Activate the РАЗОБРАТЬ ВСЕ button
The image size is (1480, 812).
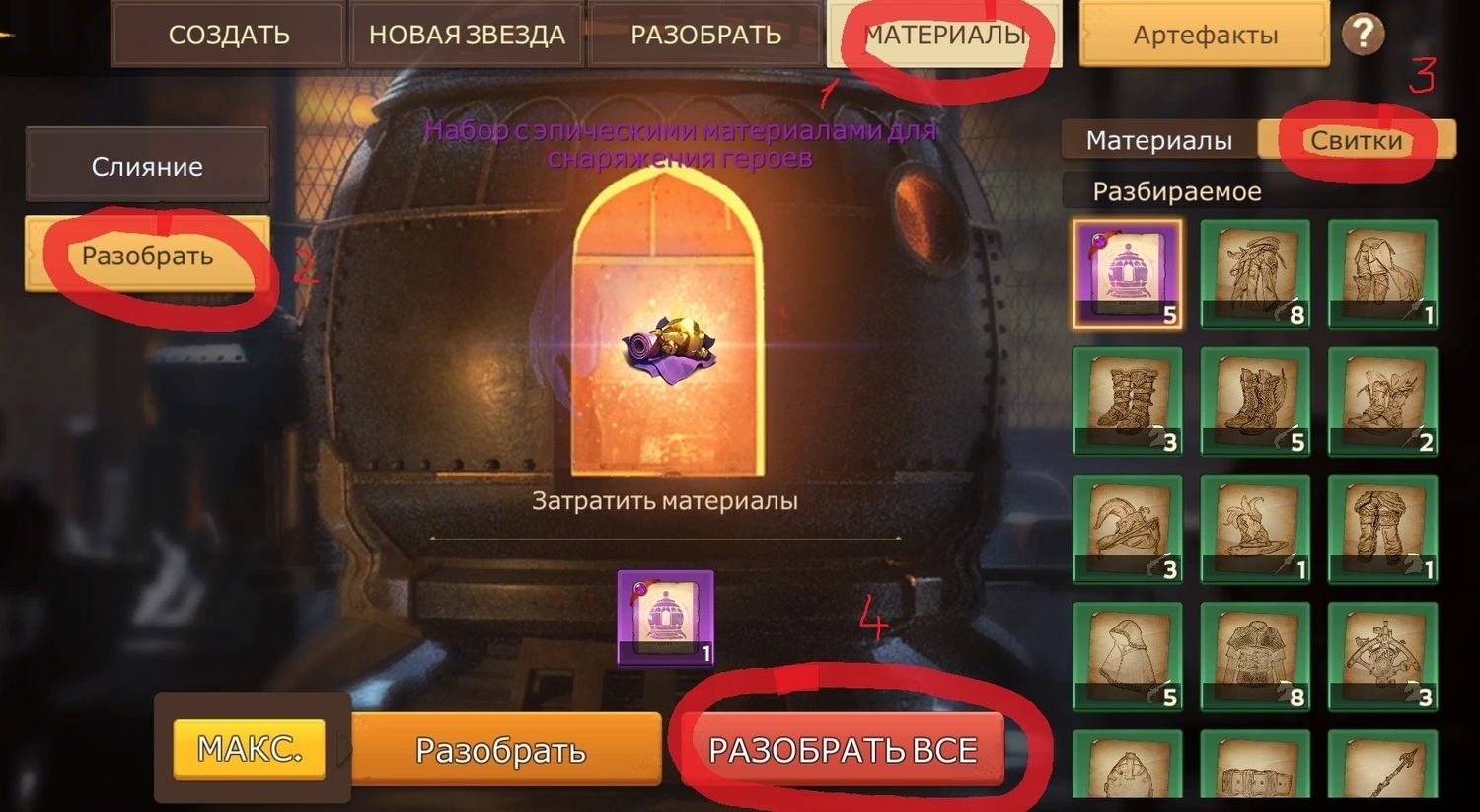coord(843,750)
